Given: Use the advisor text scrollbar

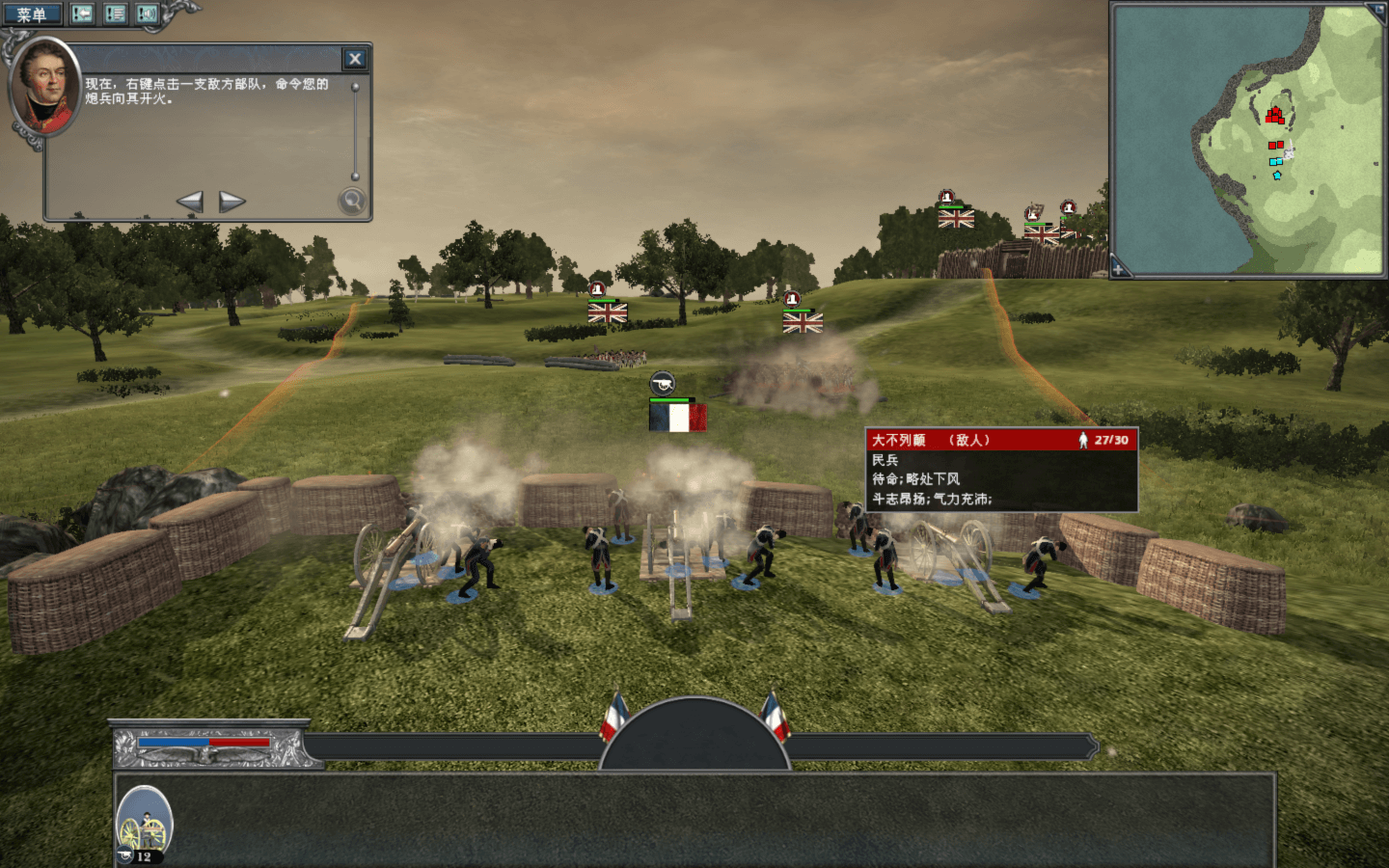Looking at the screenshot, I should pyautogui.click(x=355, y=130).
